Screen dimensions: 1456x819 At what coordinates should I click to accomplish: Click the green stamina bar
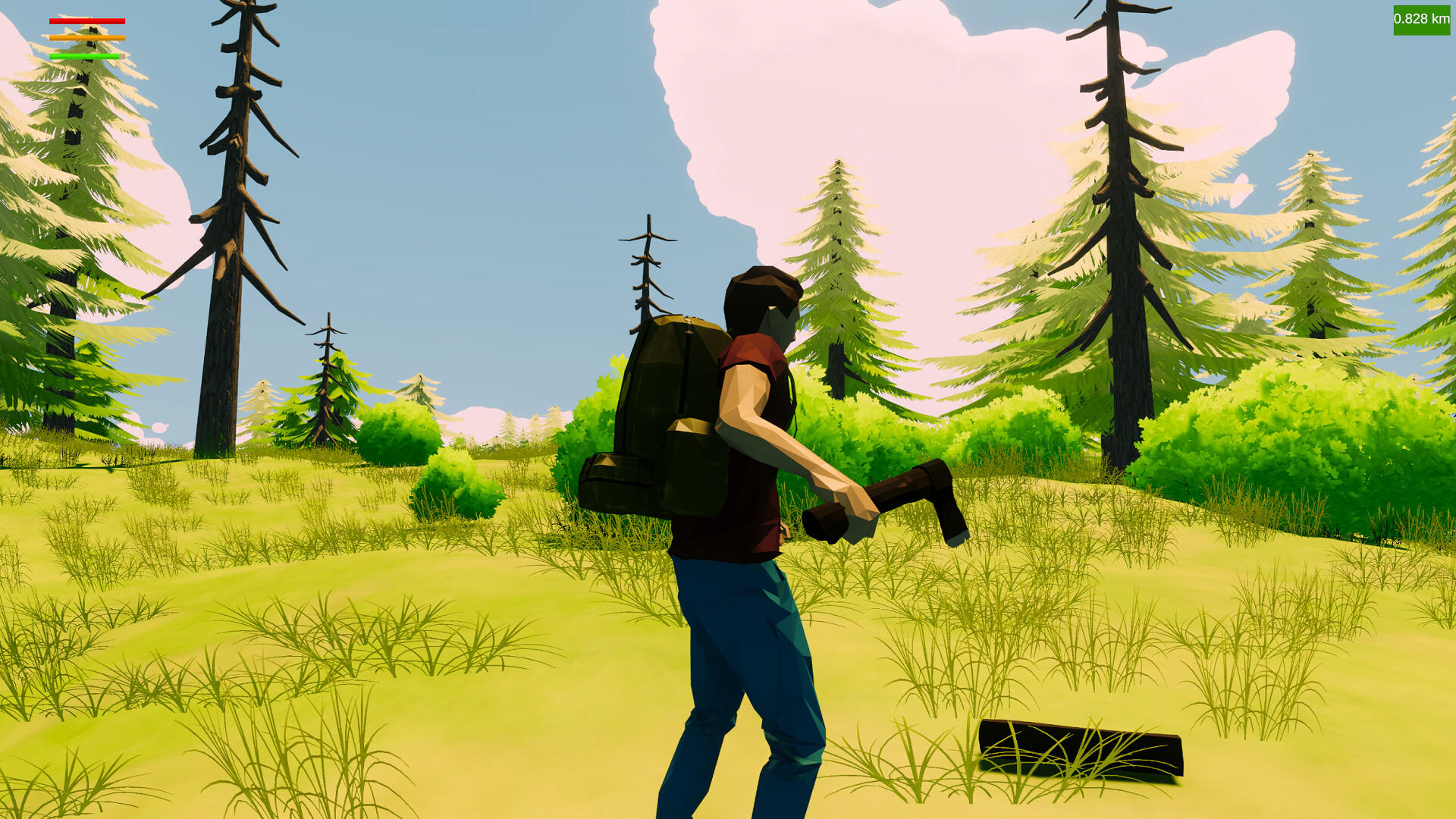86,55
